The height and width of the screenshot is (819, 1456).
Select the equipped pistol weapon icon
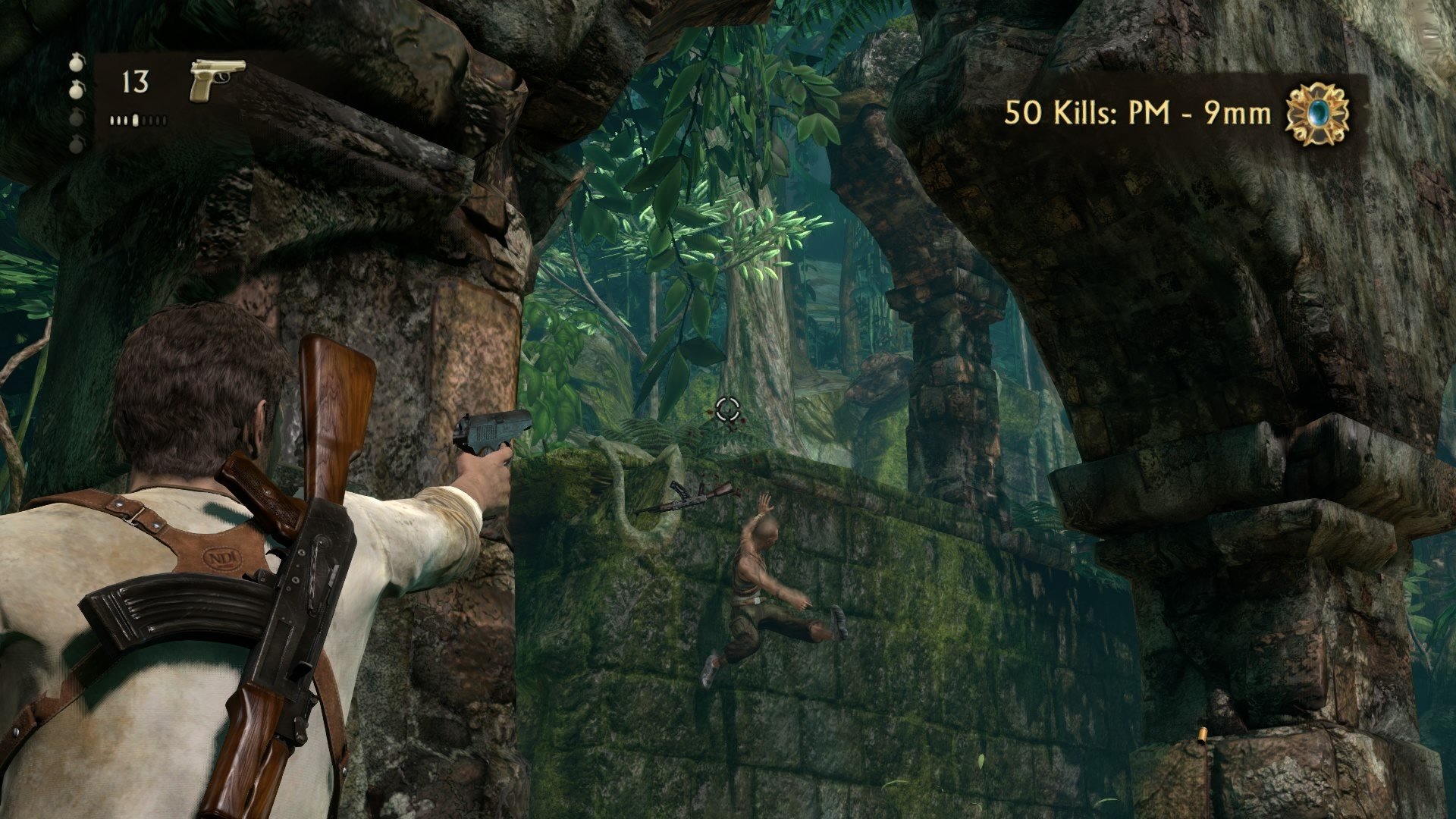click(217, 79)
